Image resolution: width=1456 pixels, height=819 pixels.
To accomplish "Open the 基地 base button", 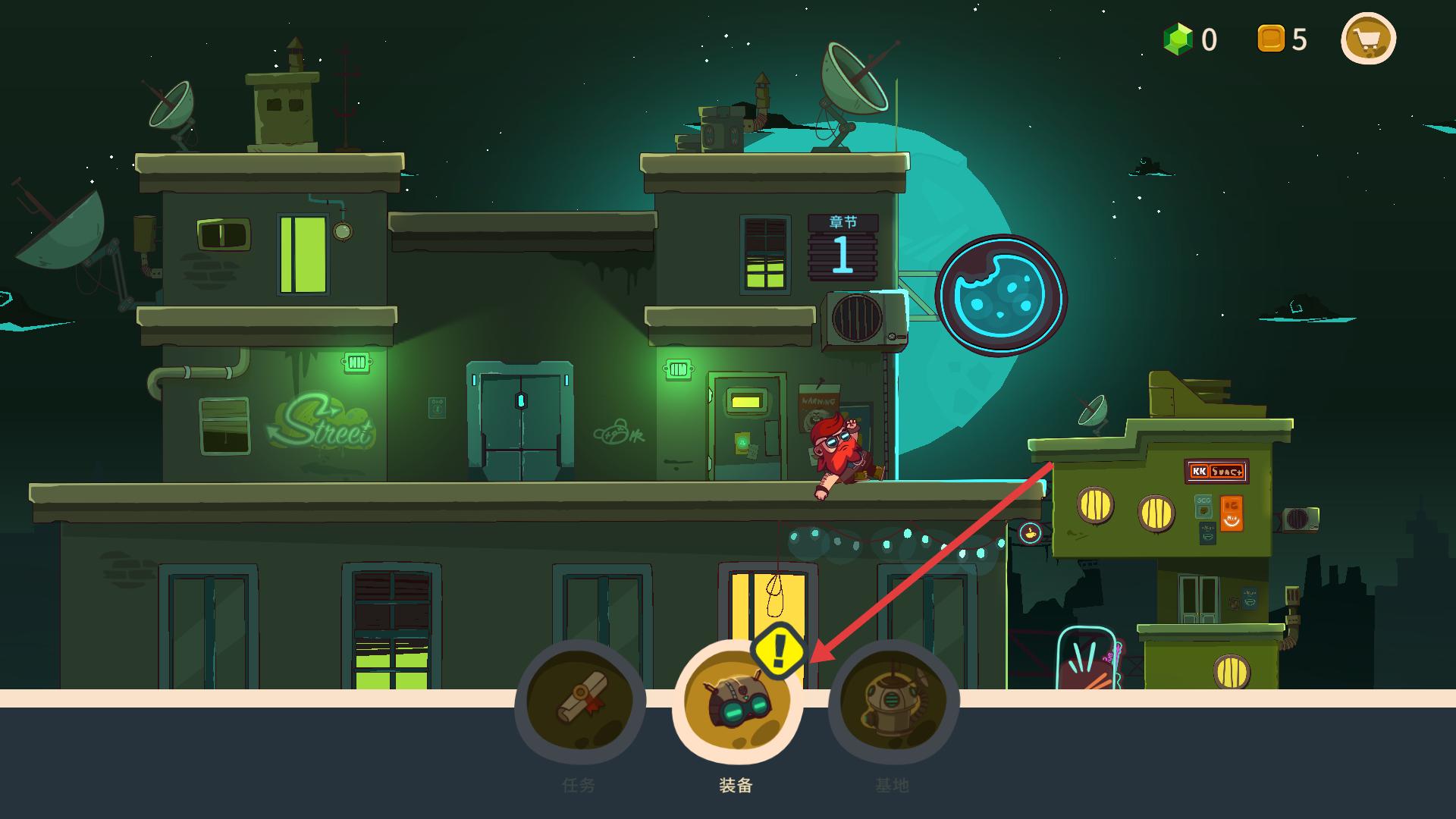I will pyautogui.click(x=893, y=702).
